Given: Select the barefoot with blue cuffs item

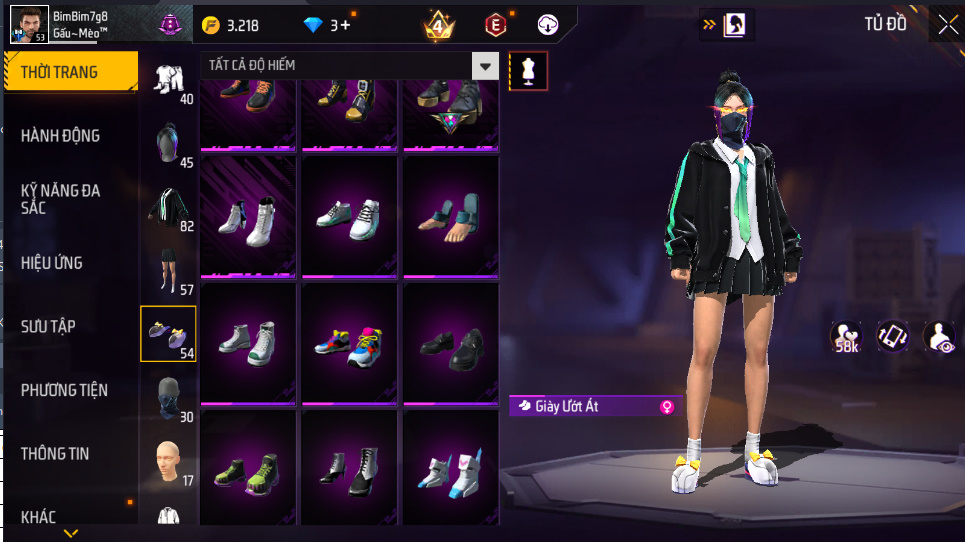Looking at the screenshot, I should pos(450,216).
